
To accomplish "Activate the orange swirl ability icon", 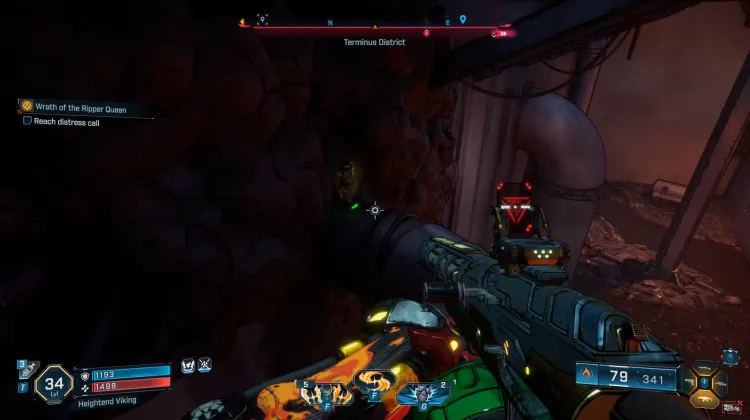I will pyautogui.click(x=373, y=385).
